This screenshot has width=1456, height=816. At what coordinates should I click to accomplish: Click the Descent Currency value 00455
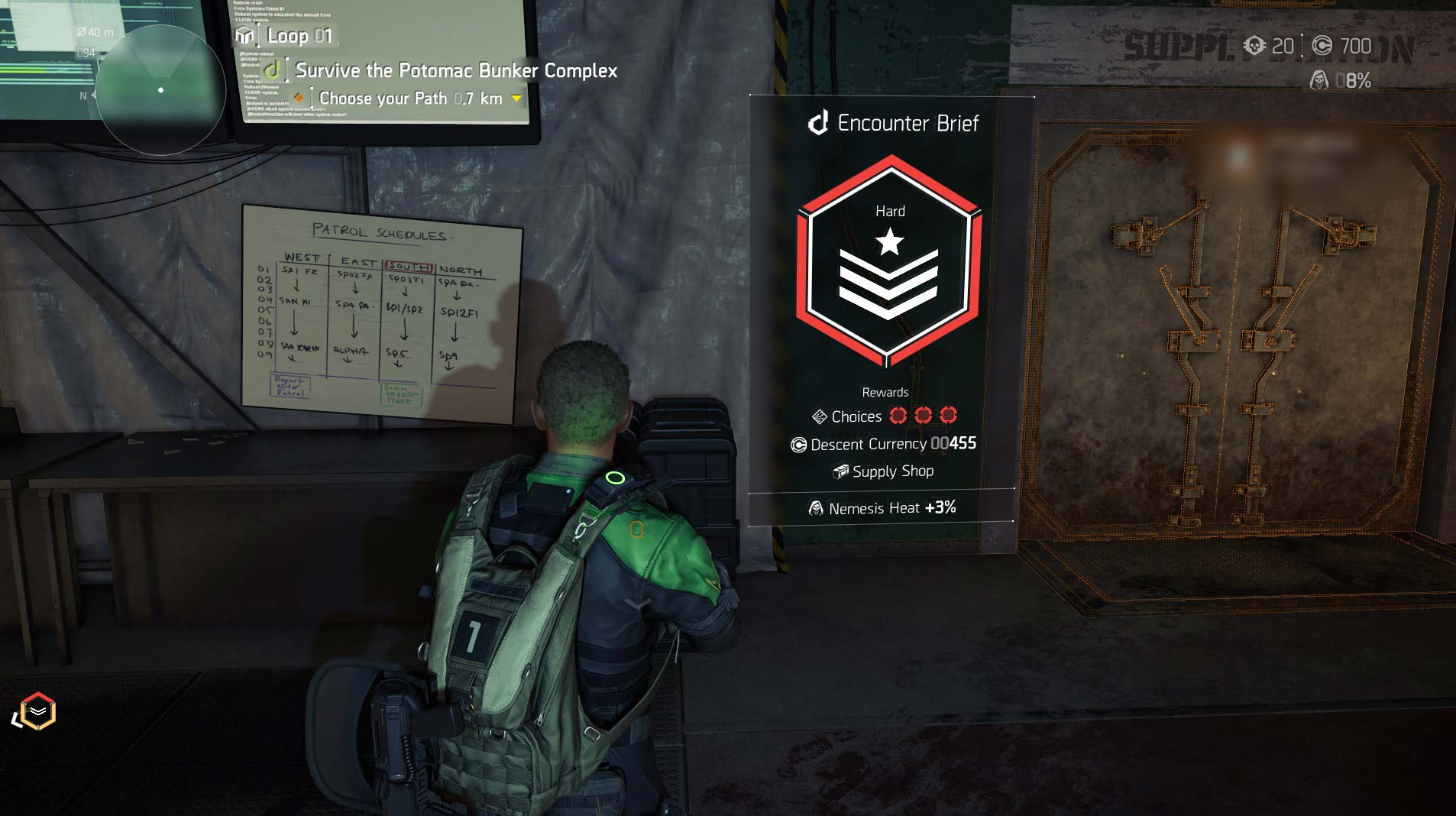[x=954, y=444]
